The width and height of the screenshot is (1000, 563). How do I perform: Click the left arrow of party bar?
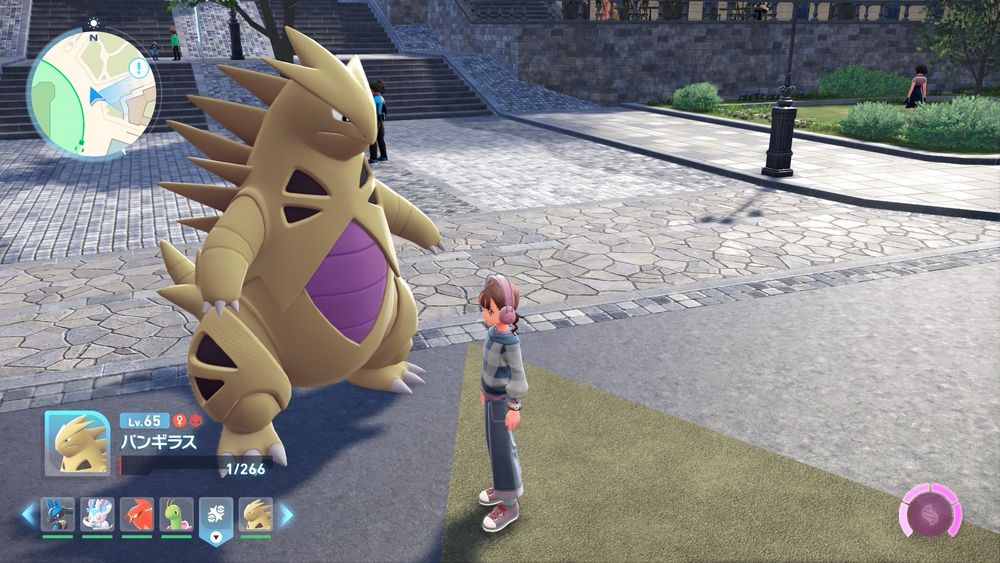click(x=30, y=515)
